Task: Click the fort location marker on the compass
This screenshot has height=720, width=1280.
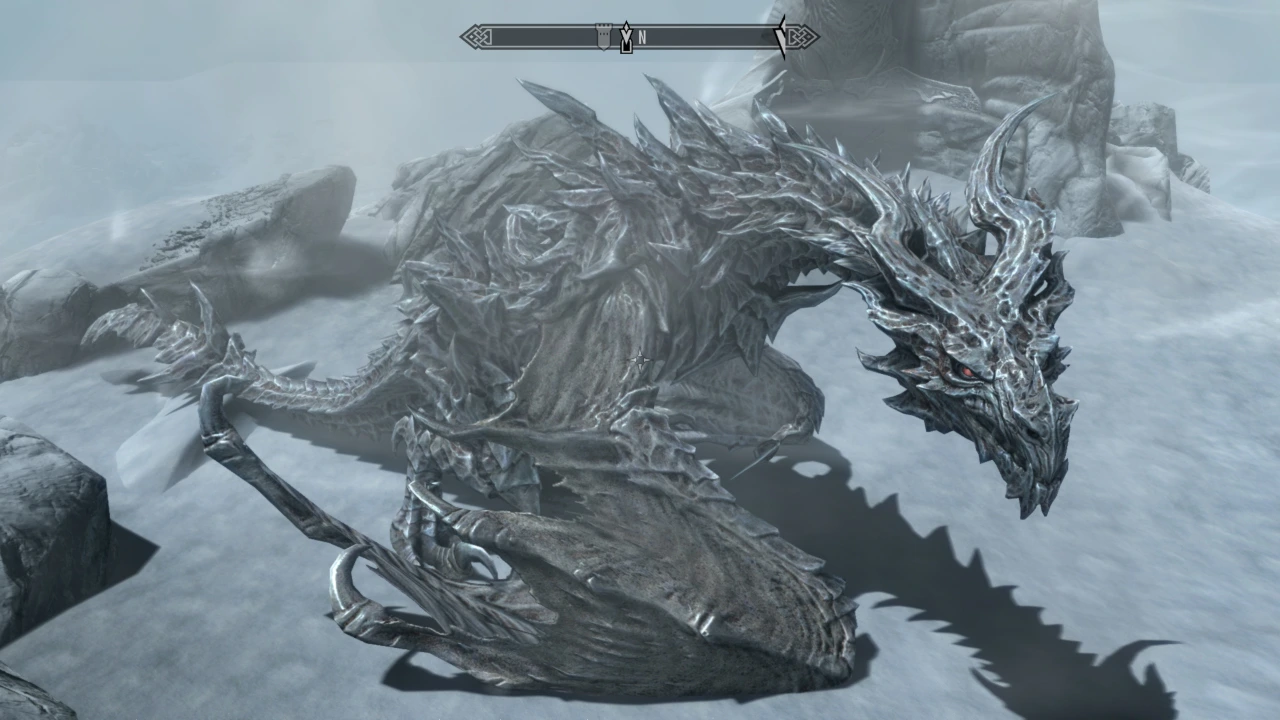Action: [x=604, y=36]
